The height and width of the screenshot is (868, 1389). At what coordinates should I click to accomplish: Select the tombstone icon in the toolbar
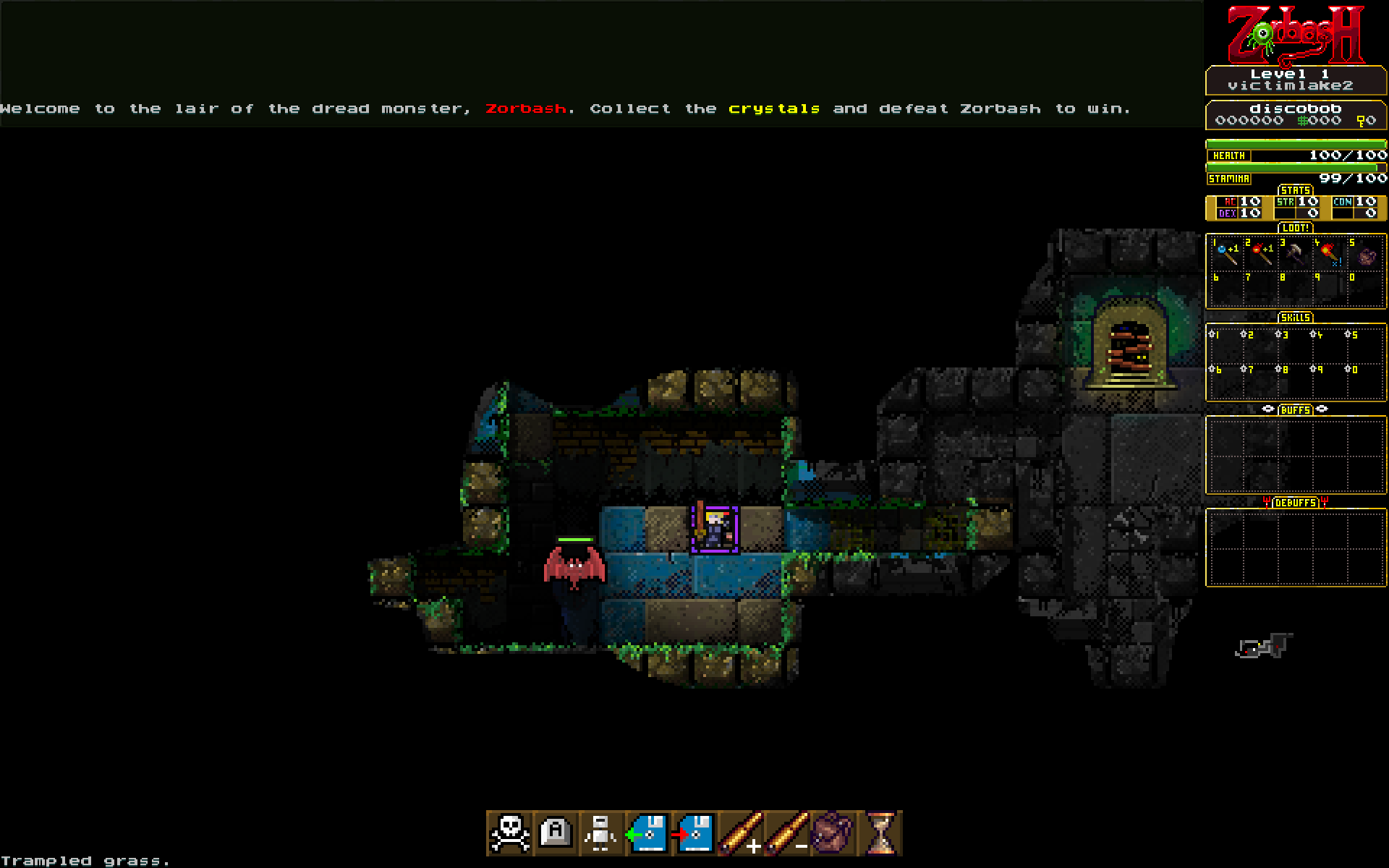[556, 833]
